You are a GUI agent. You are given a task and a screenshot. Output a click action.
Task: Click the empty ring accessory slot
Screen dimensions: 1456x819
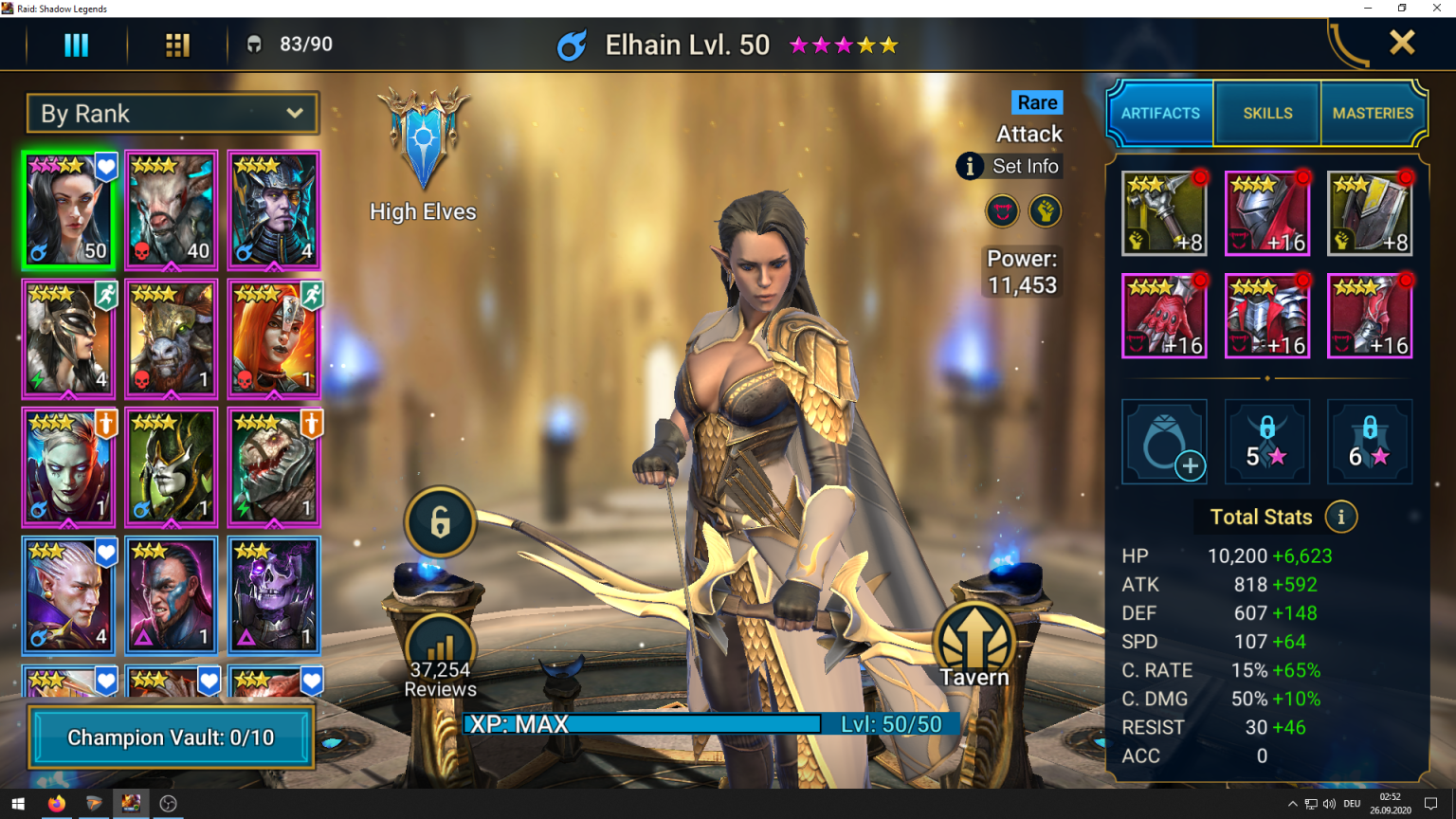click(x=1164, y=442)
